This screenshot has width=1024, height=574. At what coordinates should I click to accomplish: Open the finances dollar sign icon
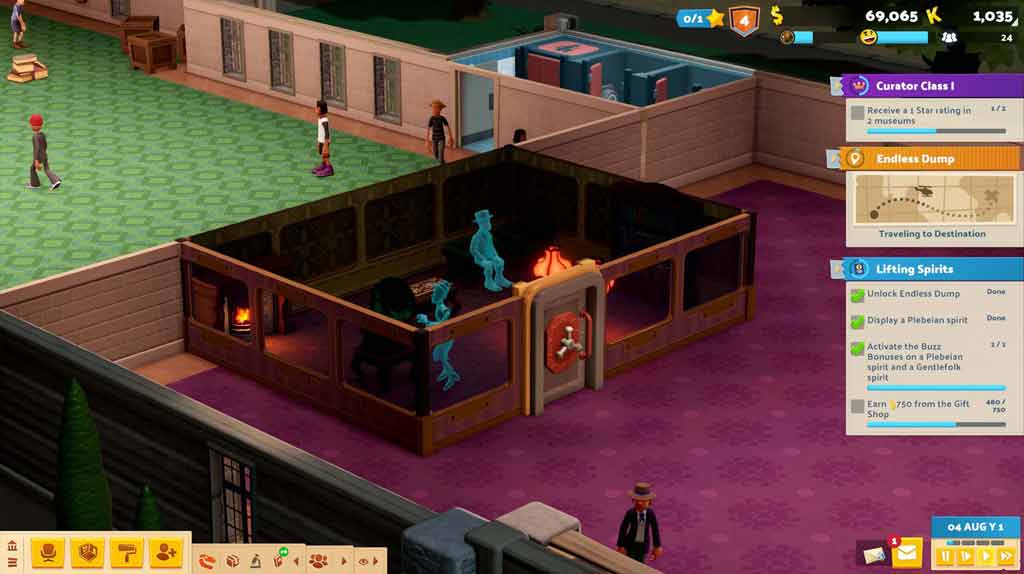(x=776, y=16)
